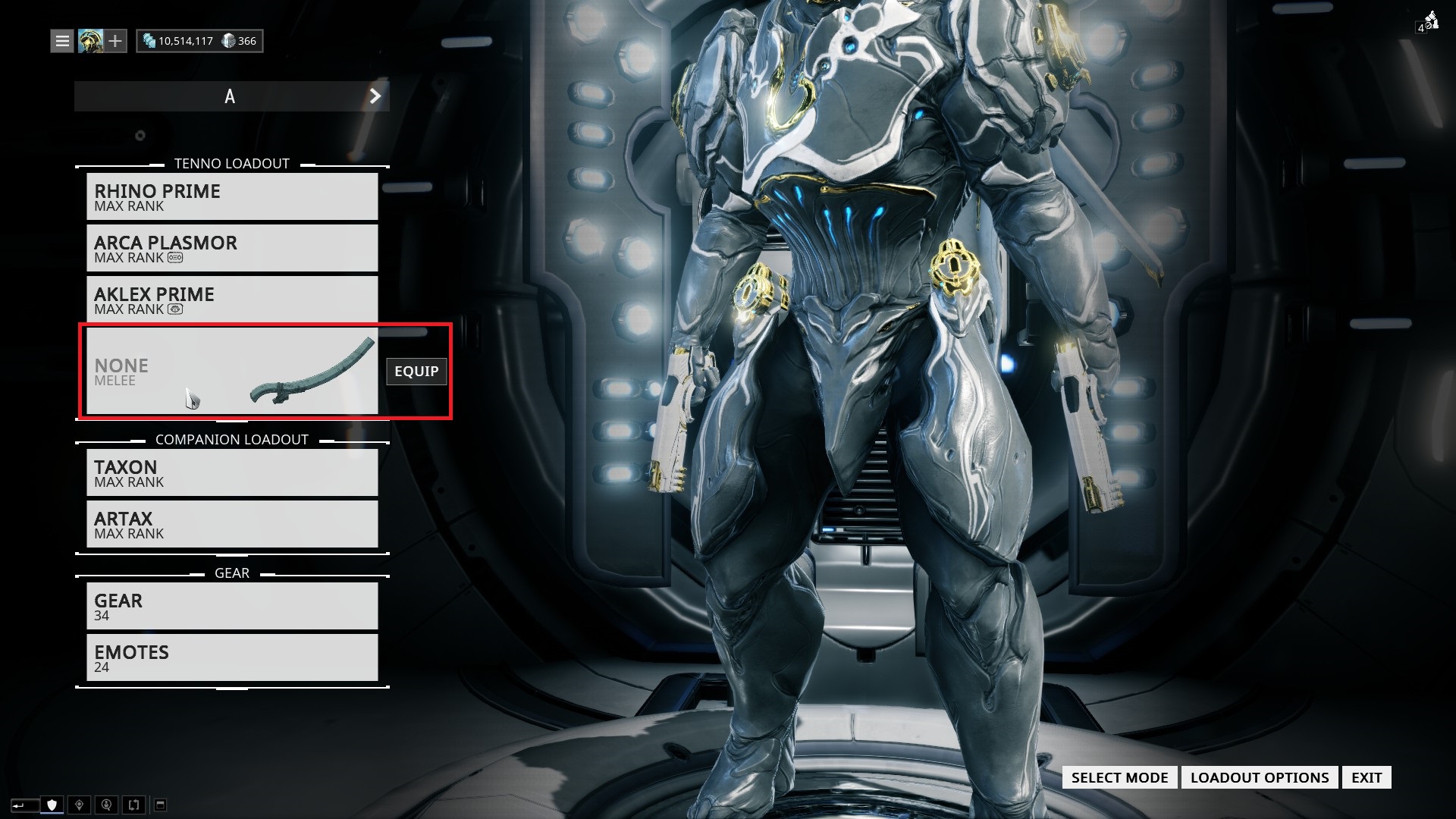
Task: Click LOADOUT OPTIONS at bottom right
Action: [1260, 777]
